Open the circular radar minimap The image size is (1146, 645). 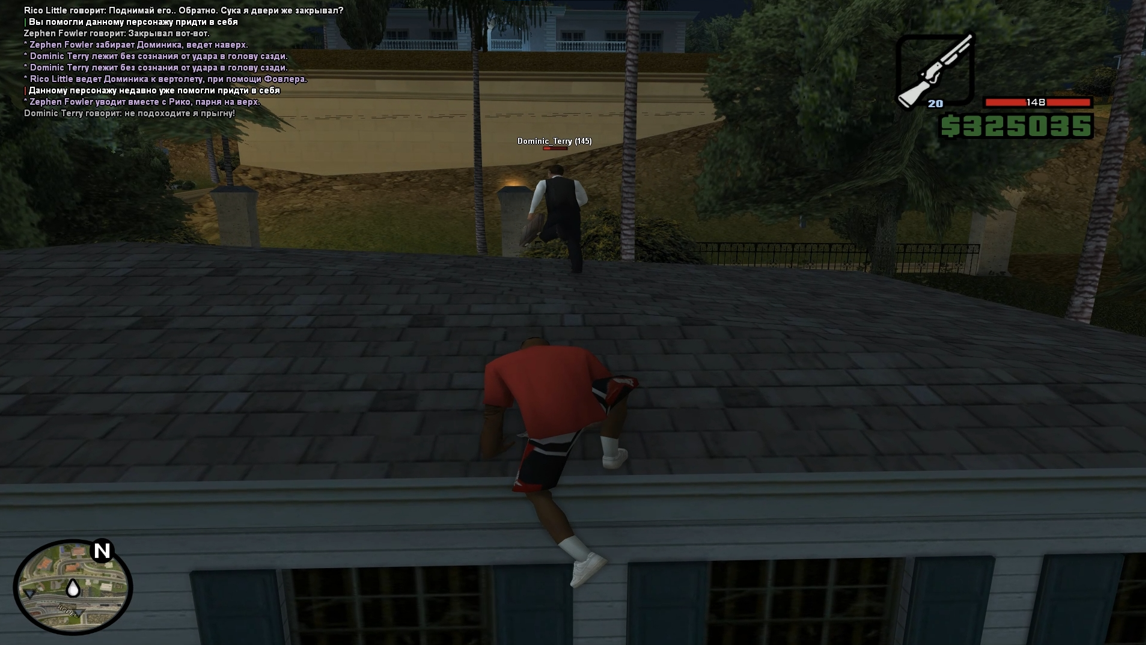point(72,588)
